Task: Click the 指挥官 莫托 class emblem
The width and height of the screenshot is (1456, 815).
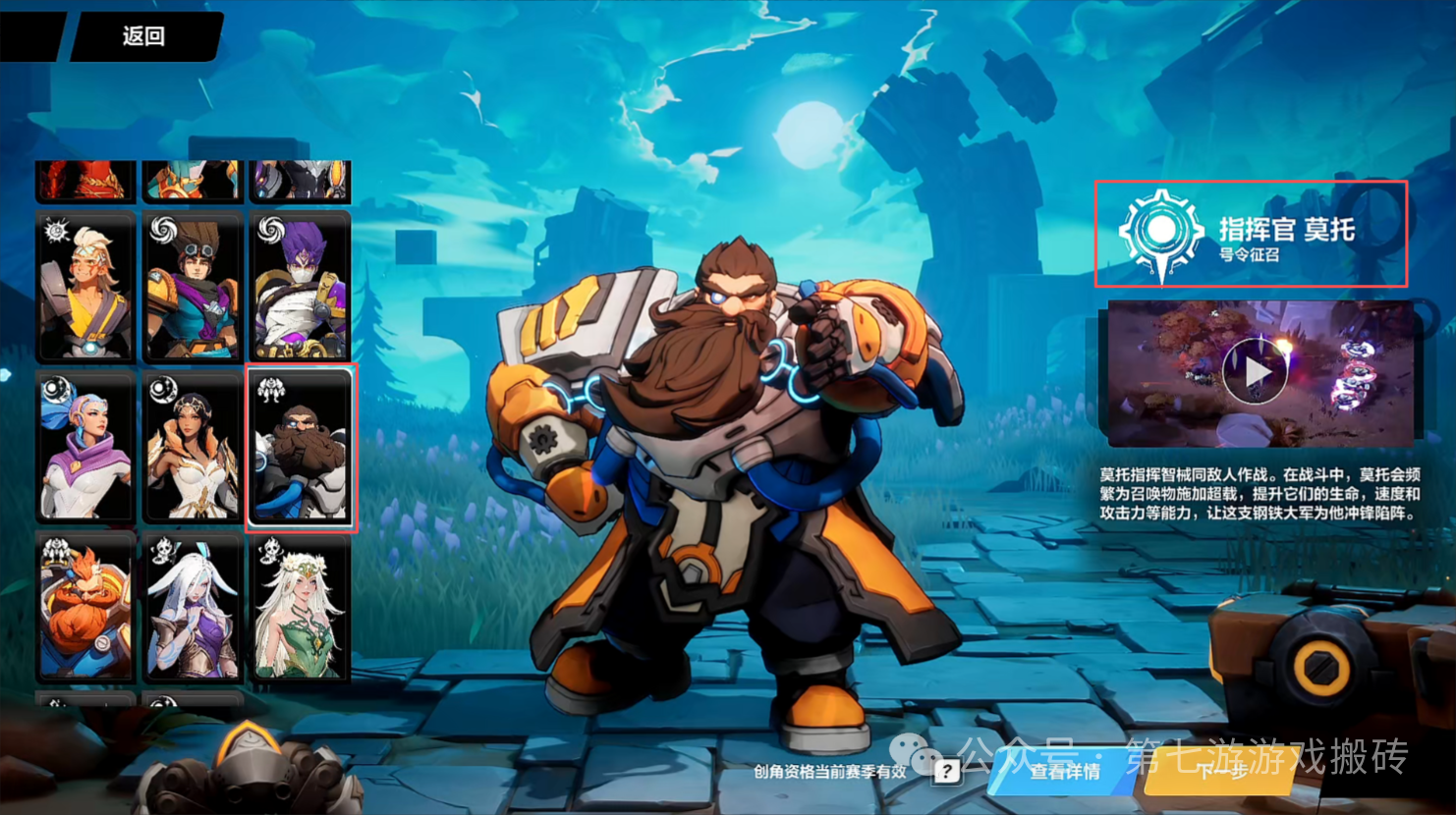Action: tap(1161, 233)
